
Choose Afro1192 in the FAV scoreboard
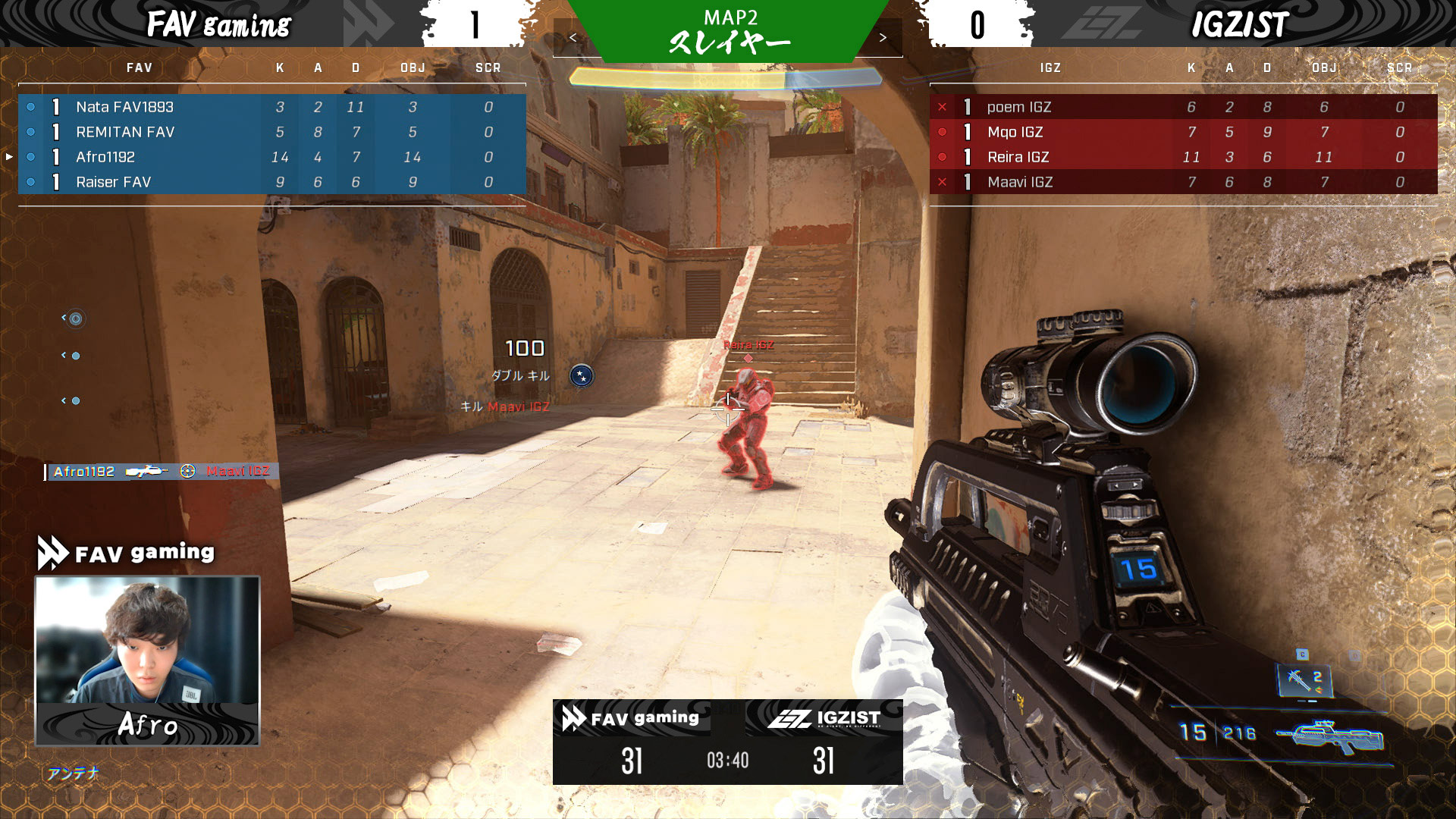pos(271,157)
